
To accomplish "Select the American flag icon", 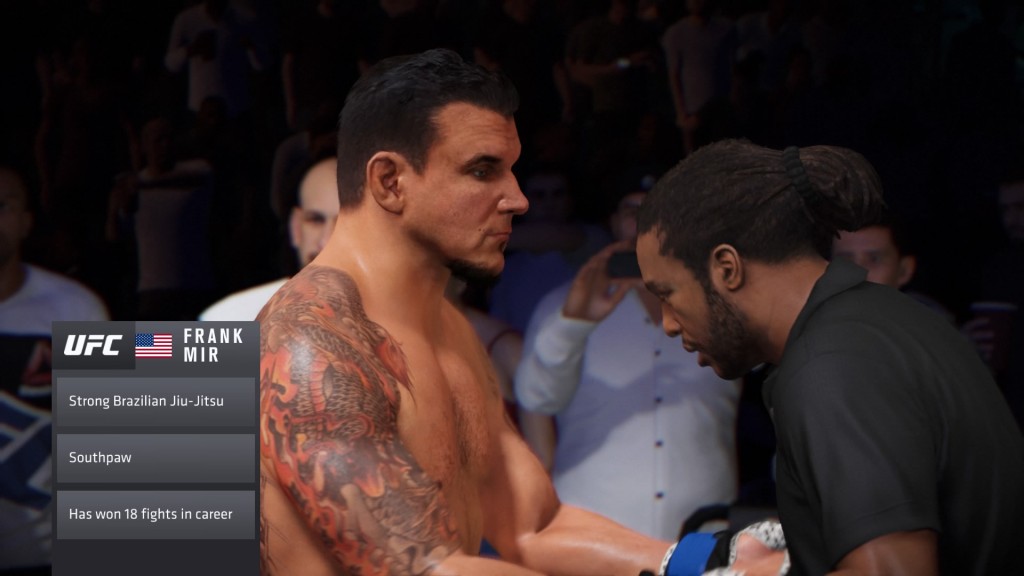I will (x=153, y=345).
